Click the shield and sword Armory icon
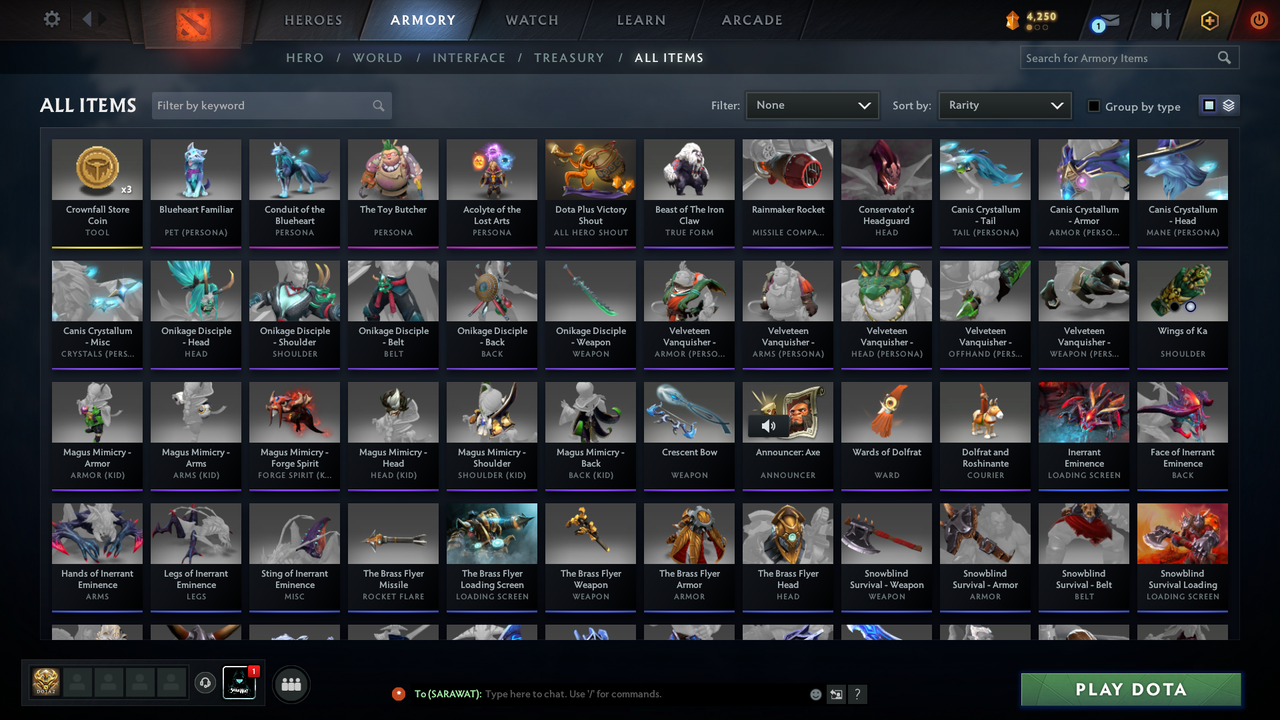Screen dimensions: 1280x720 [x=1160, y=19]
